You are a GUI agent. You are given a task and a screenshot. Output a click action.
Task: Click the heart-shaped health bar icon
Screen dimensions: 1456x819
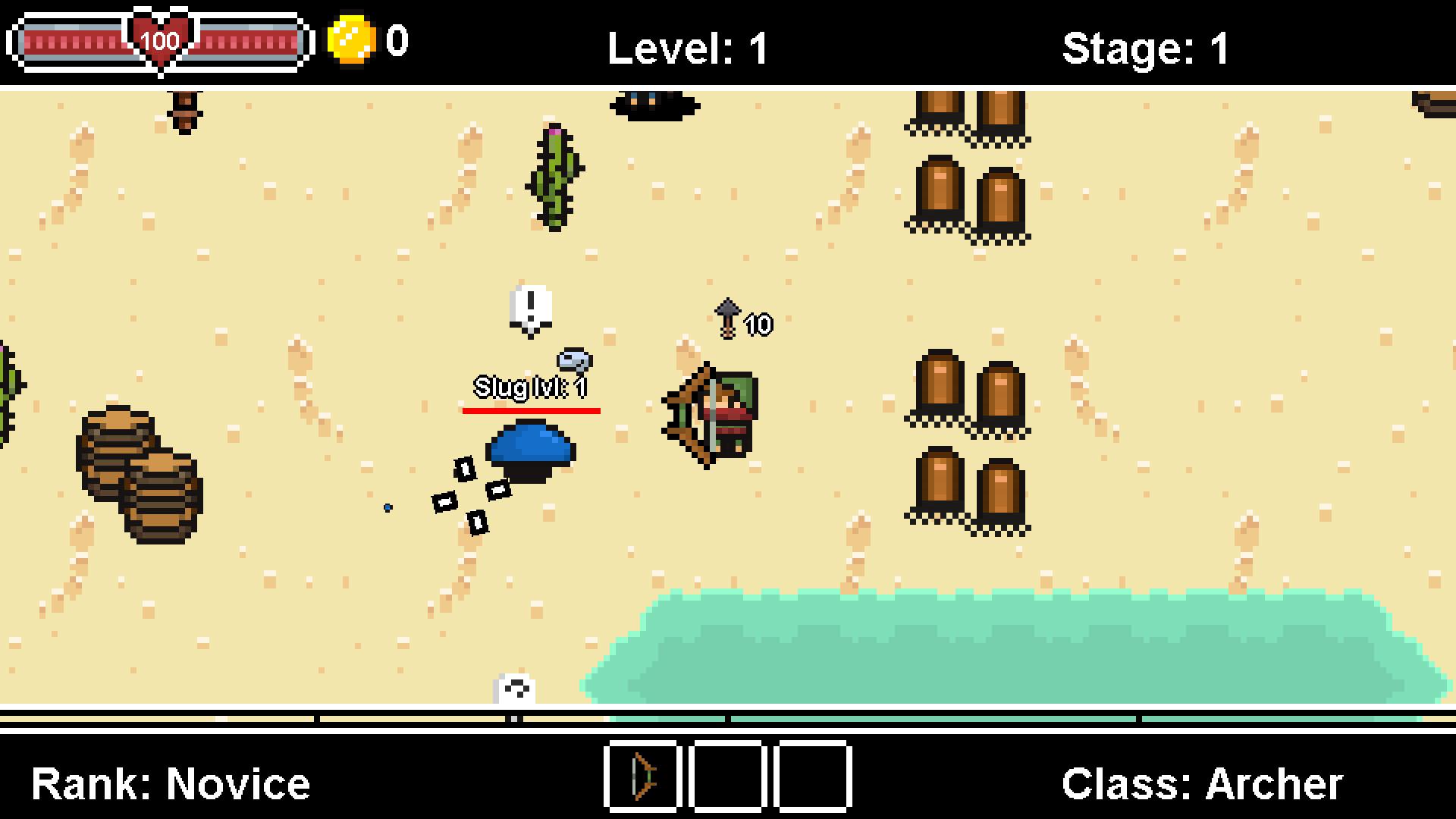[160, 39]
